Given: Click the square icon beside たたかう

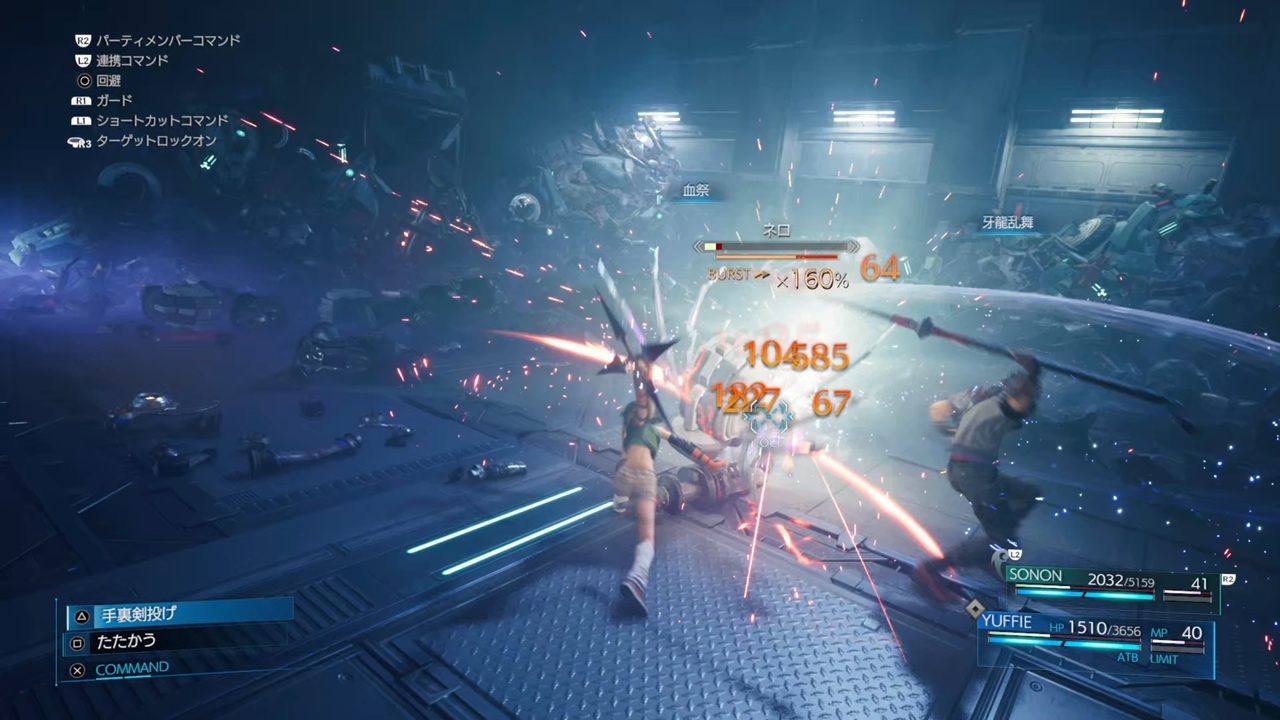Looking at the screenshot, I should click(x=77, y=641).
